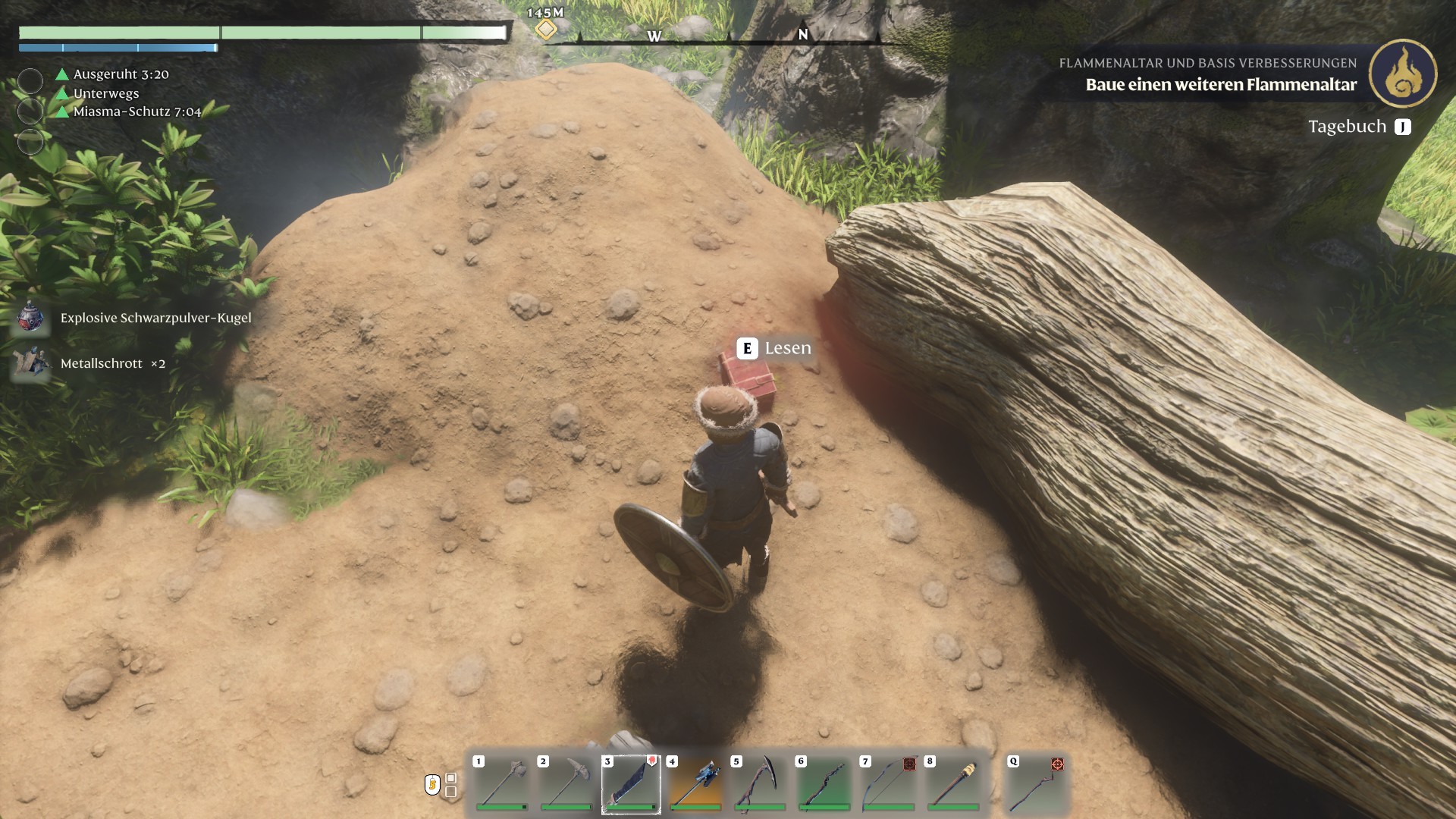Open the Tagebuch journal
This screenshot has height=819, width=1456.
click(x=1359, y=127)
